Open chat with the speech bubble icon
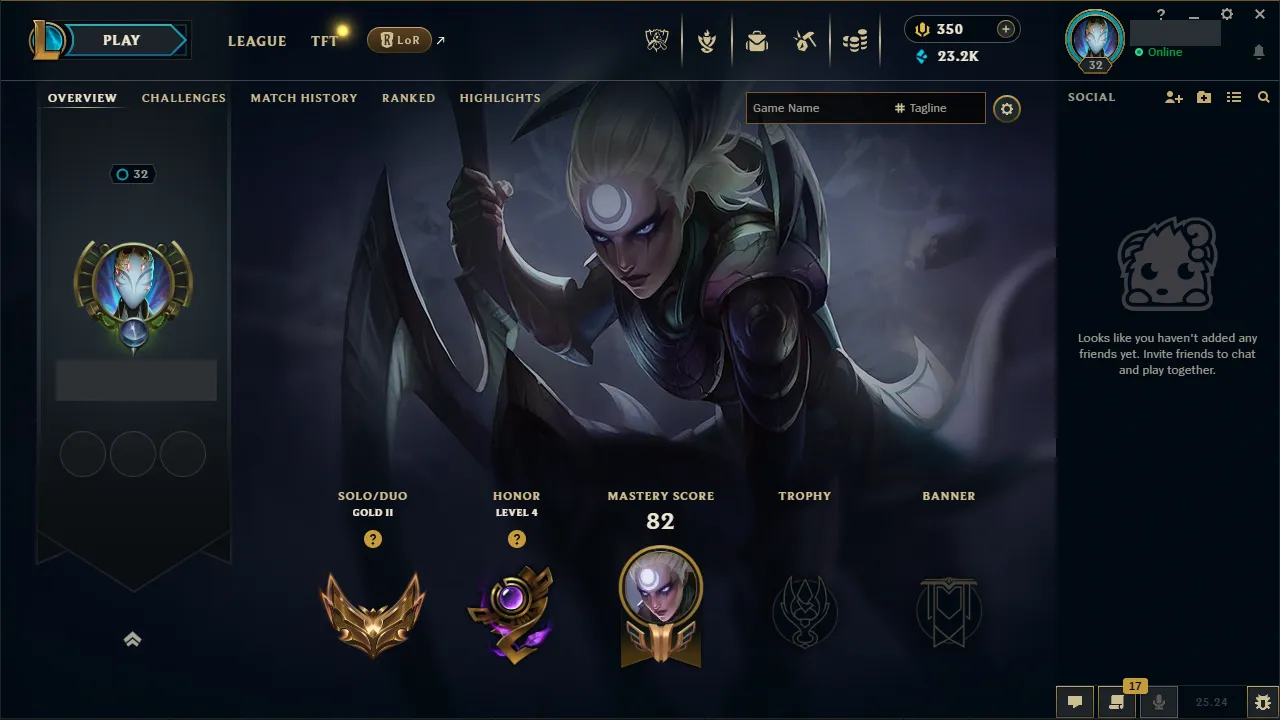Screen dimensions: 1280x720 1075,702
